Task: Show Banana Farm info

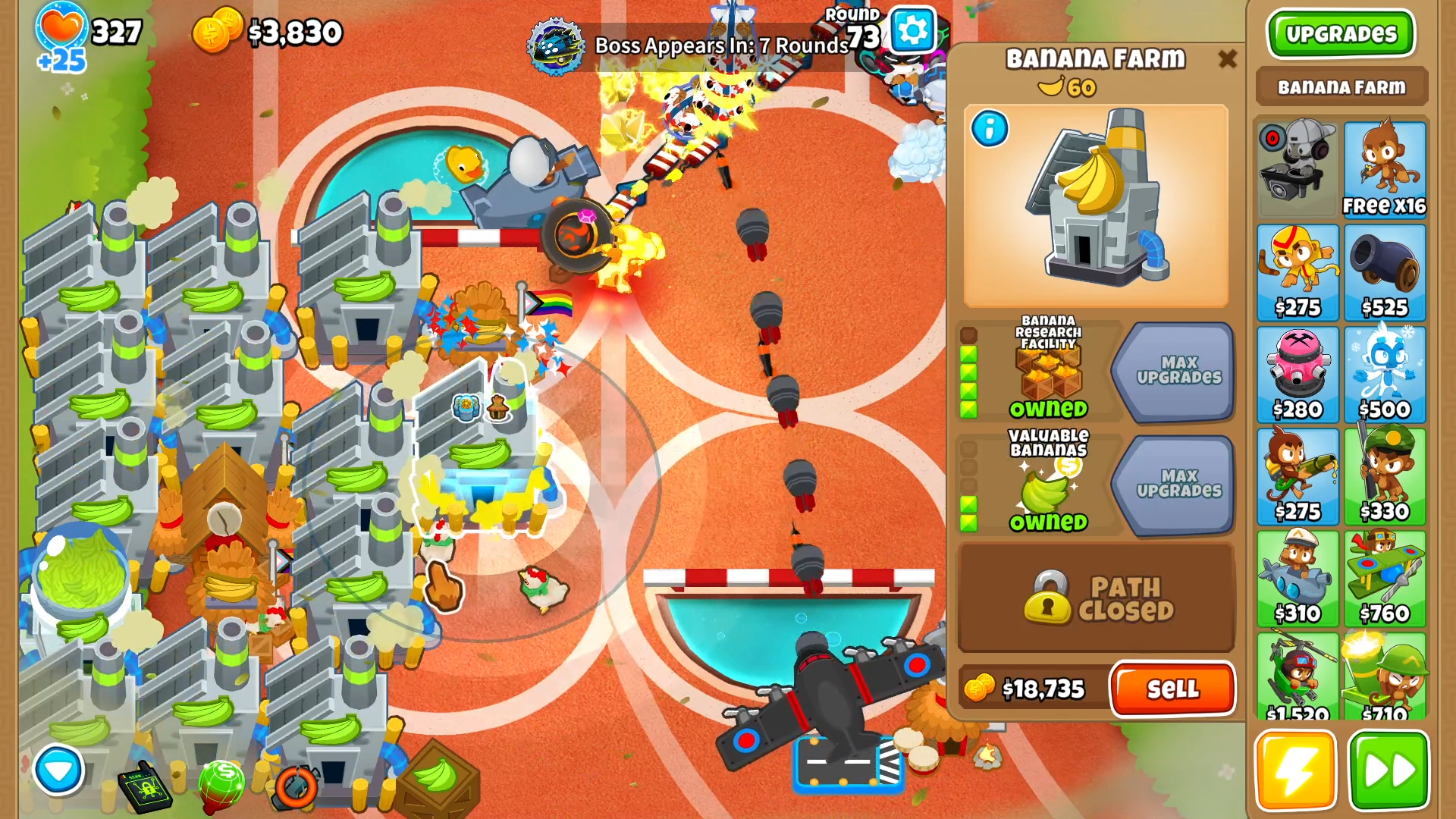Action: pyautogui.click(x=990, y=129)
